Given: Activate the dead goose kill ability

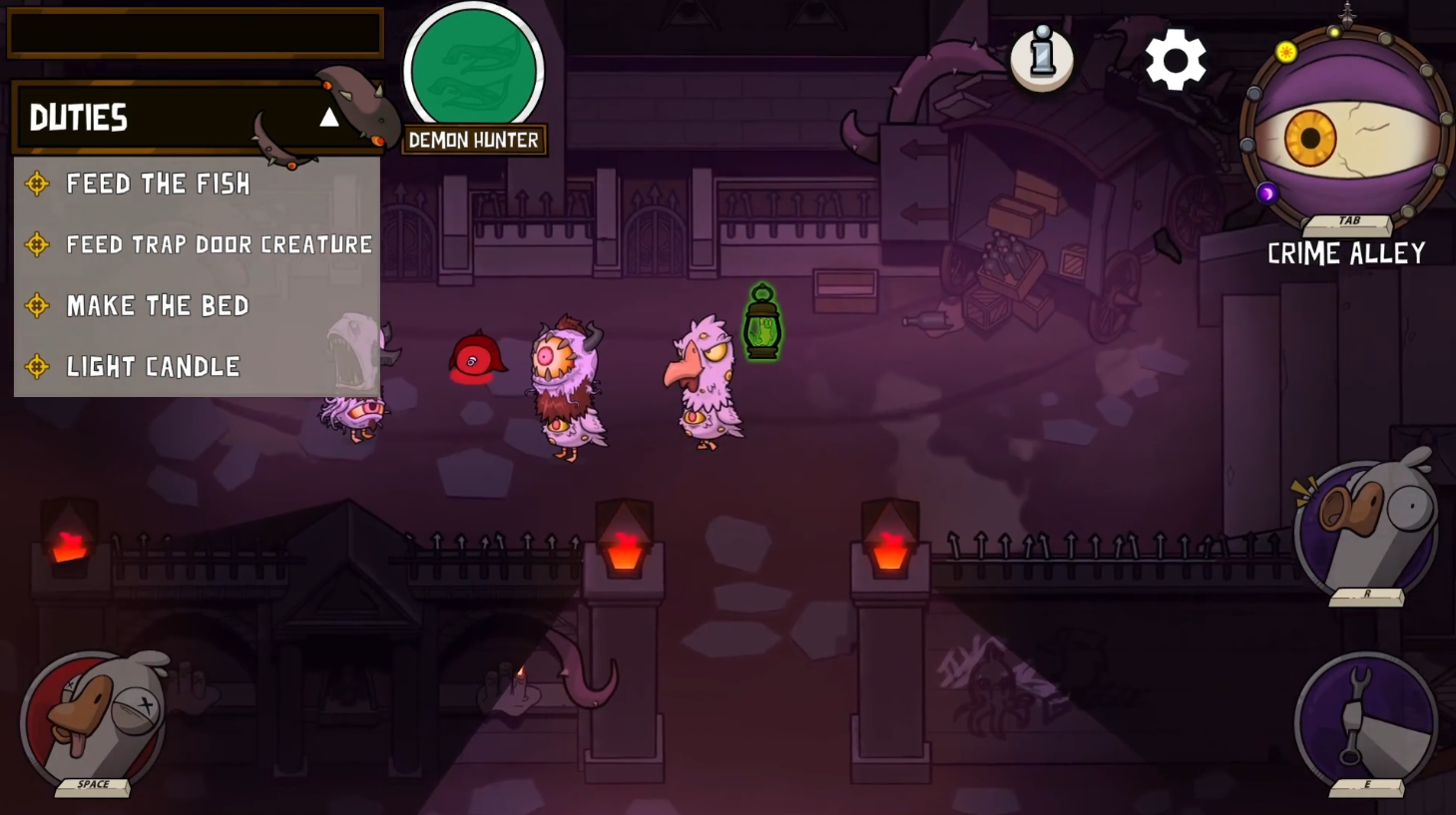Looking at the screenshot, I should coord(94,720).
